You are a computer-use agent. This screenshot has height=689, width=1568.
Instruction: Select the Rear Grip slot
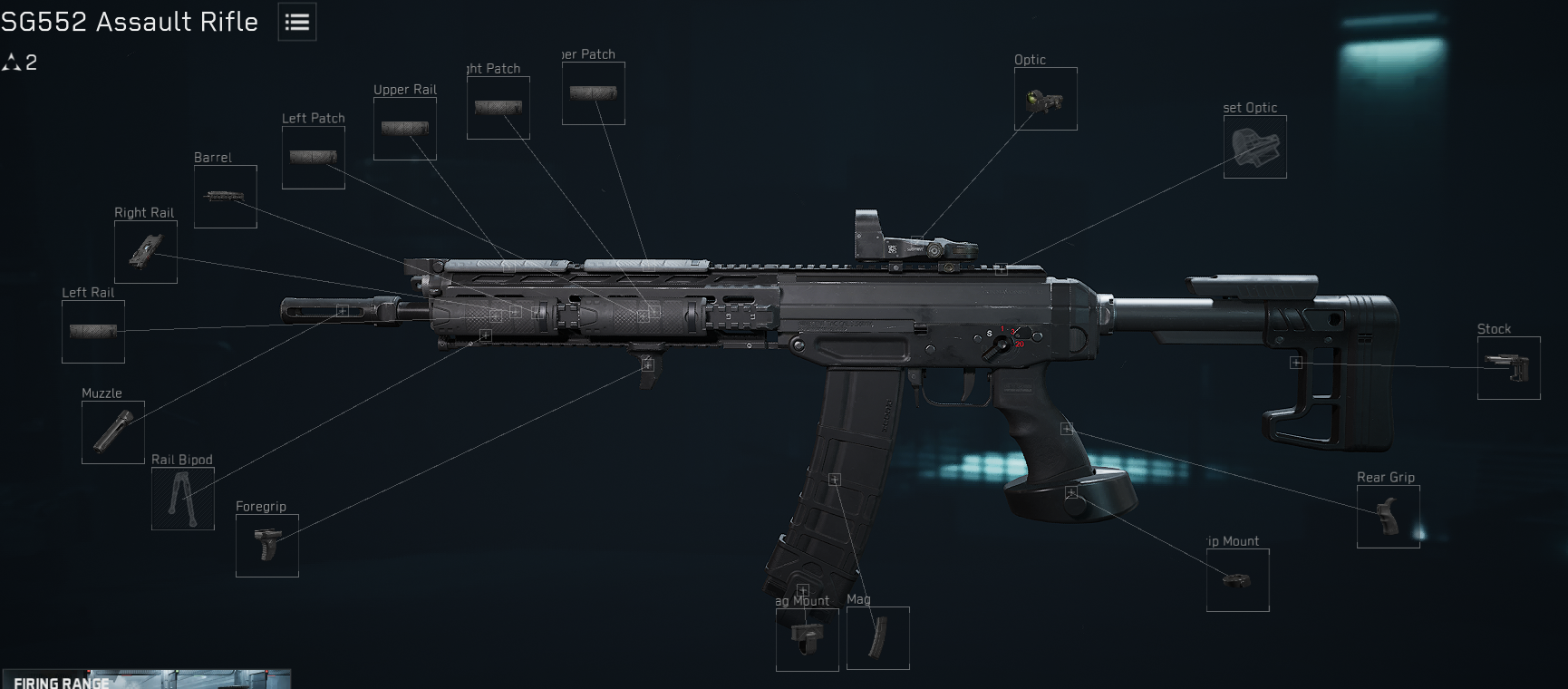1389,517
